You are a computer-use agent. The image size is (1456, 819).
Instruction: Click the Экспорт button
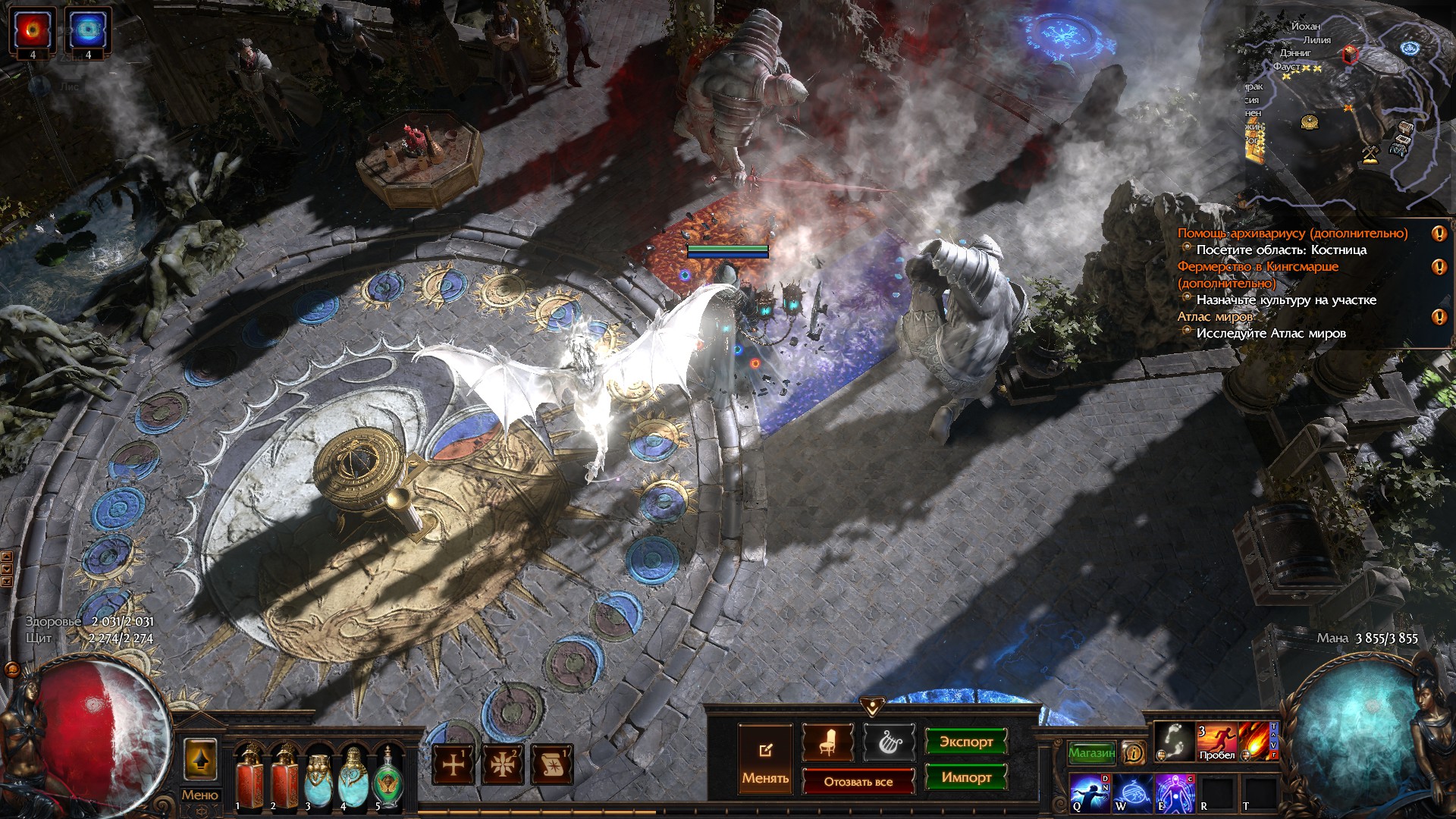pyautogui.click(x=965, y=742)
